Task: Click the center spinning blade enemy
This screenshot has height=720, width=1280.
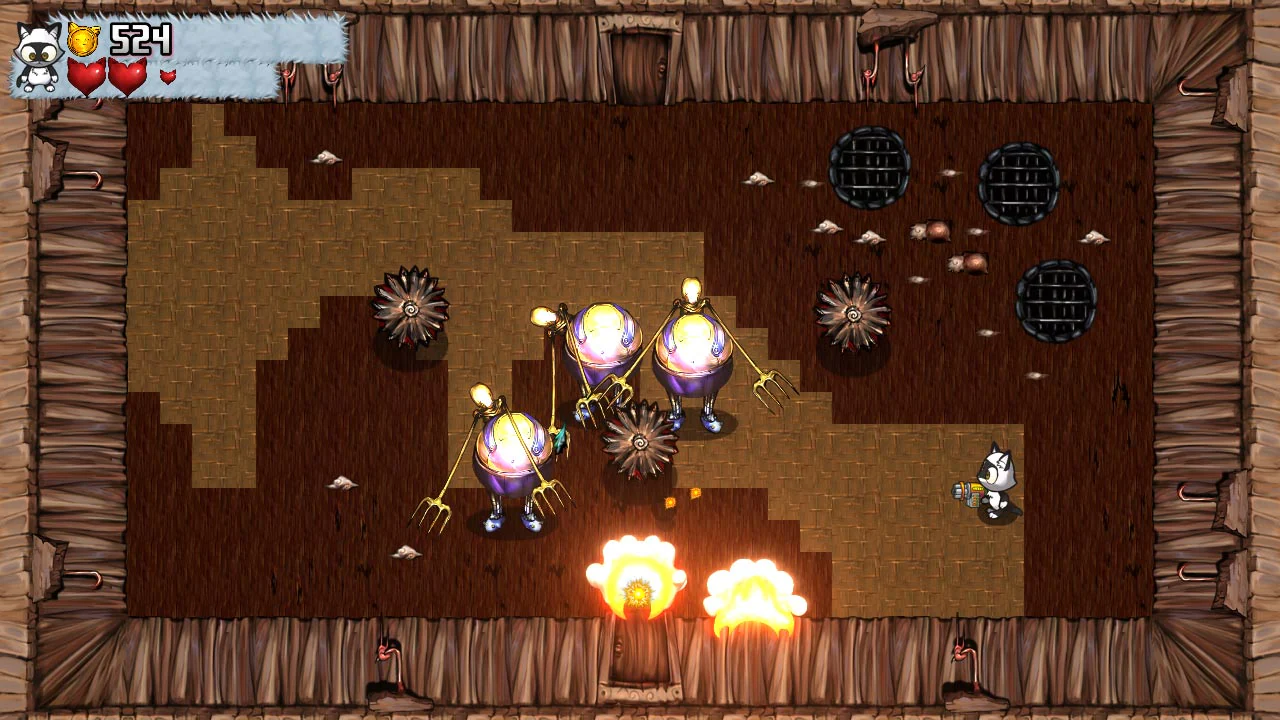Action: 640,440
